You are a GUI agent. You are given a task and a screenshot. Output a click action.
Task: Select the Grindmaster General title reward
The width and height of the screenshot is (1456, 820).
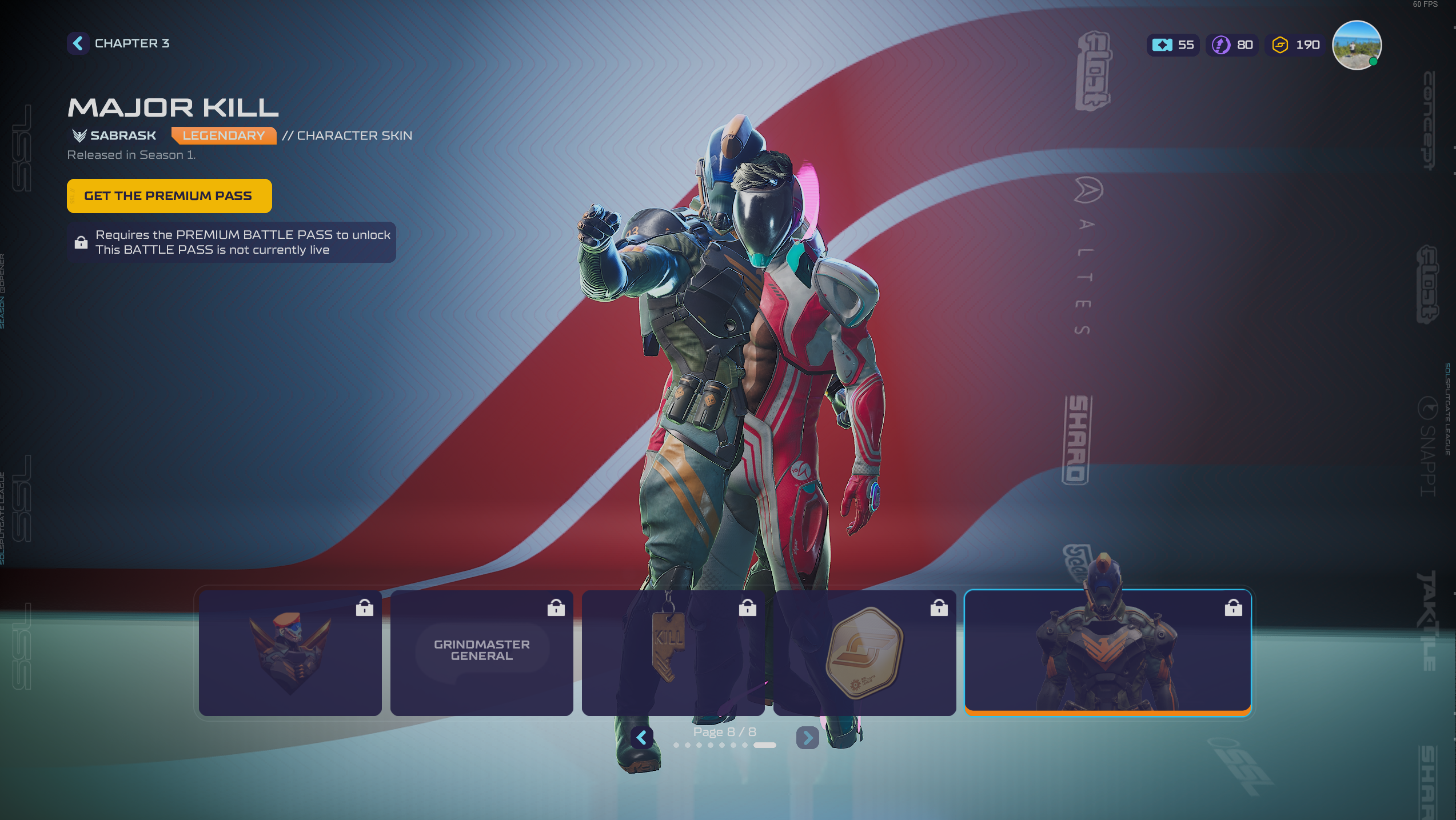481,653
